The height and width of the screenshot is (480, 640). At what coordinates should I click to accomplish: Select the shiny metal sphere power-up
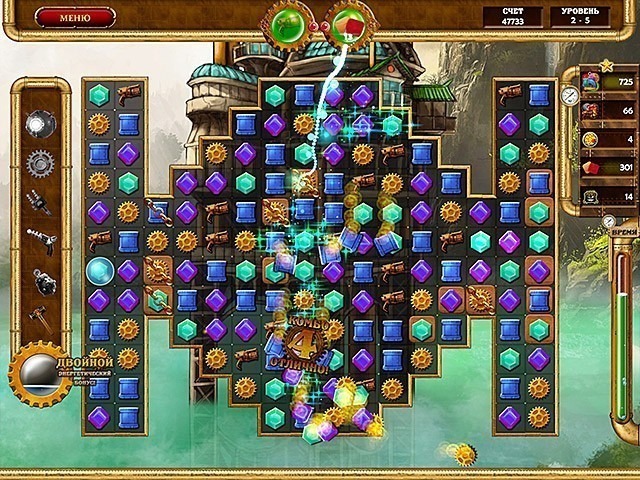click(x=39, y=123)
